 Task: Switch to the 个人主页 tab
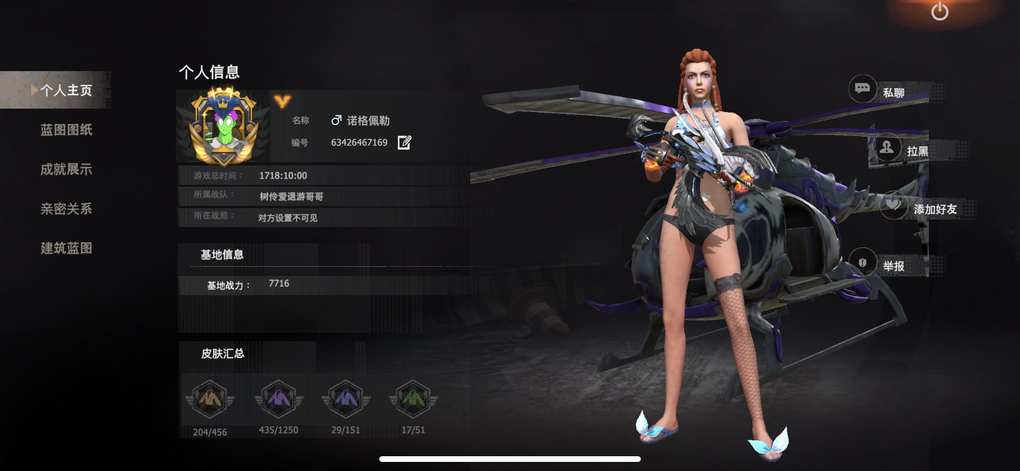point(65,90)
